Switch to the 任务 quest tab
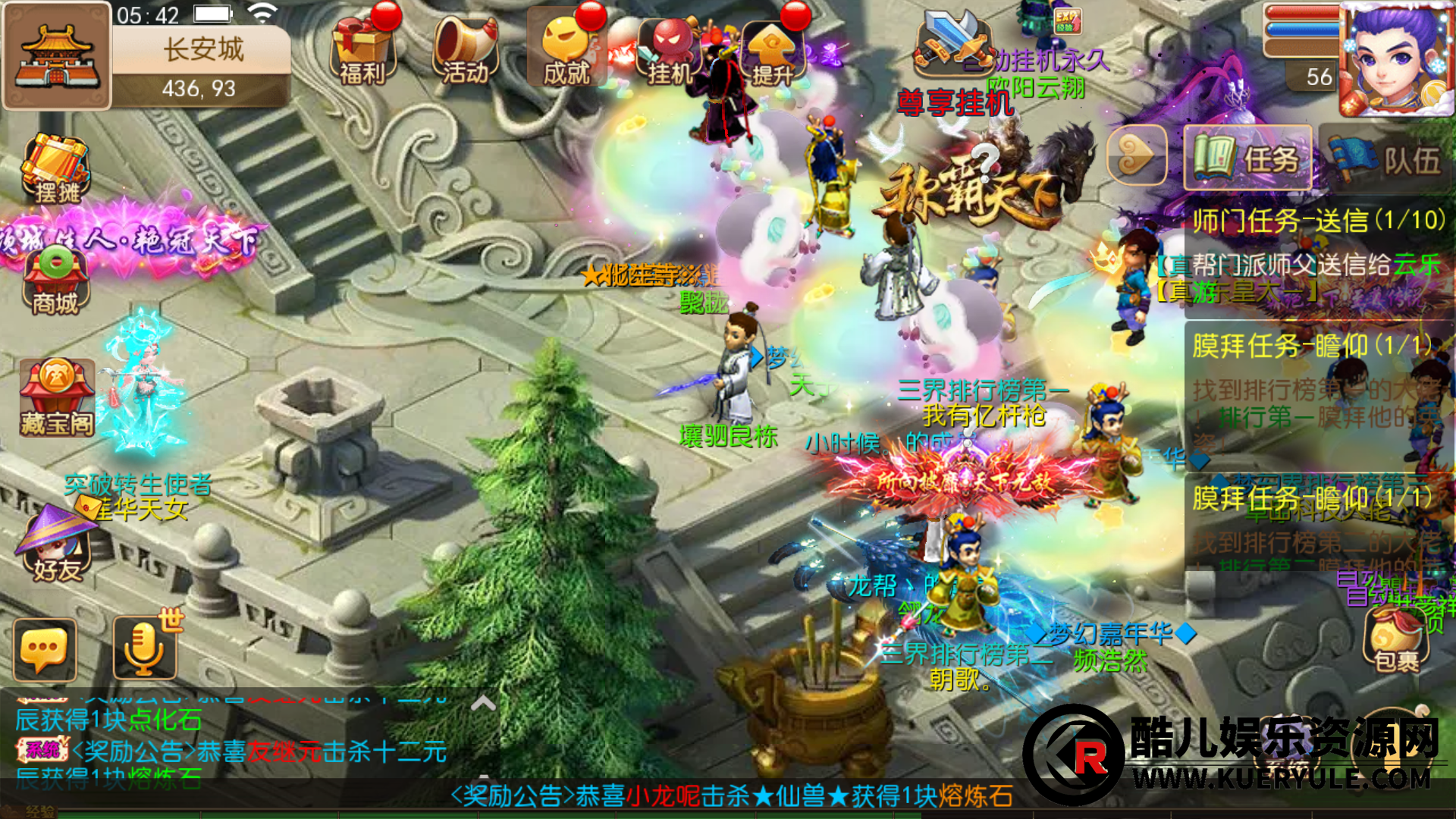This screenshot has height=819, width=1456. pos(1247,158)
